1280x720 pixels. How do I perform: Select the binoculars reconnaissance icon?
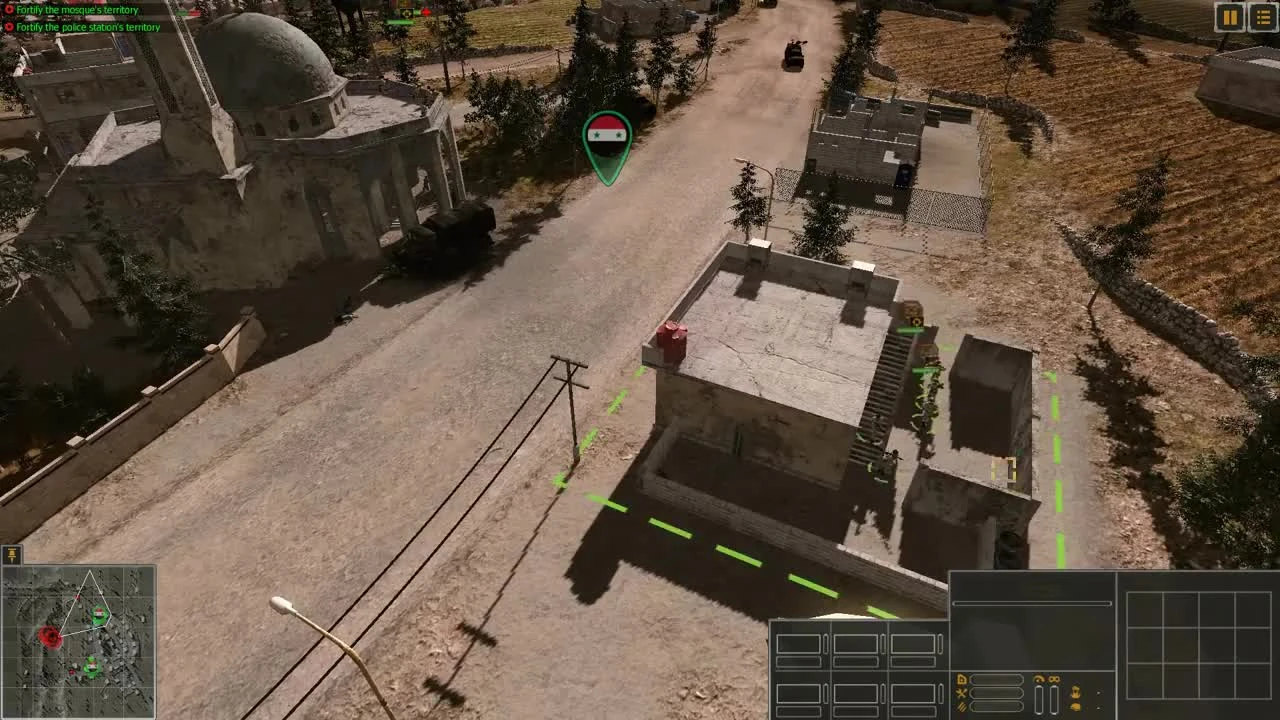1053,679
